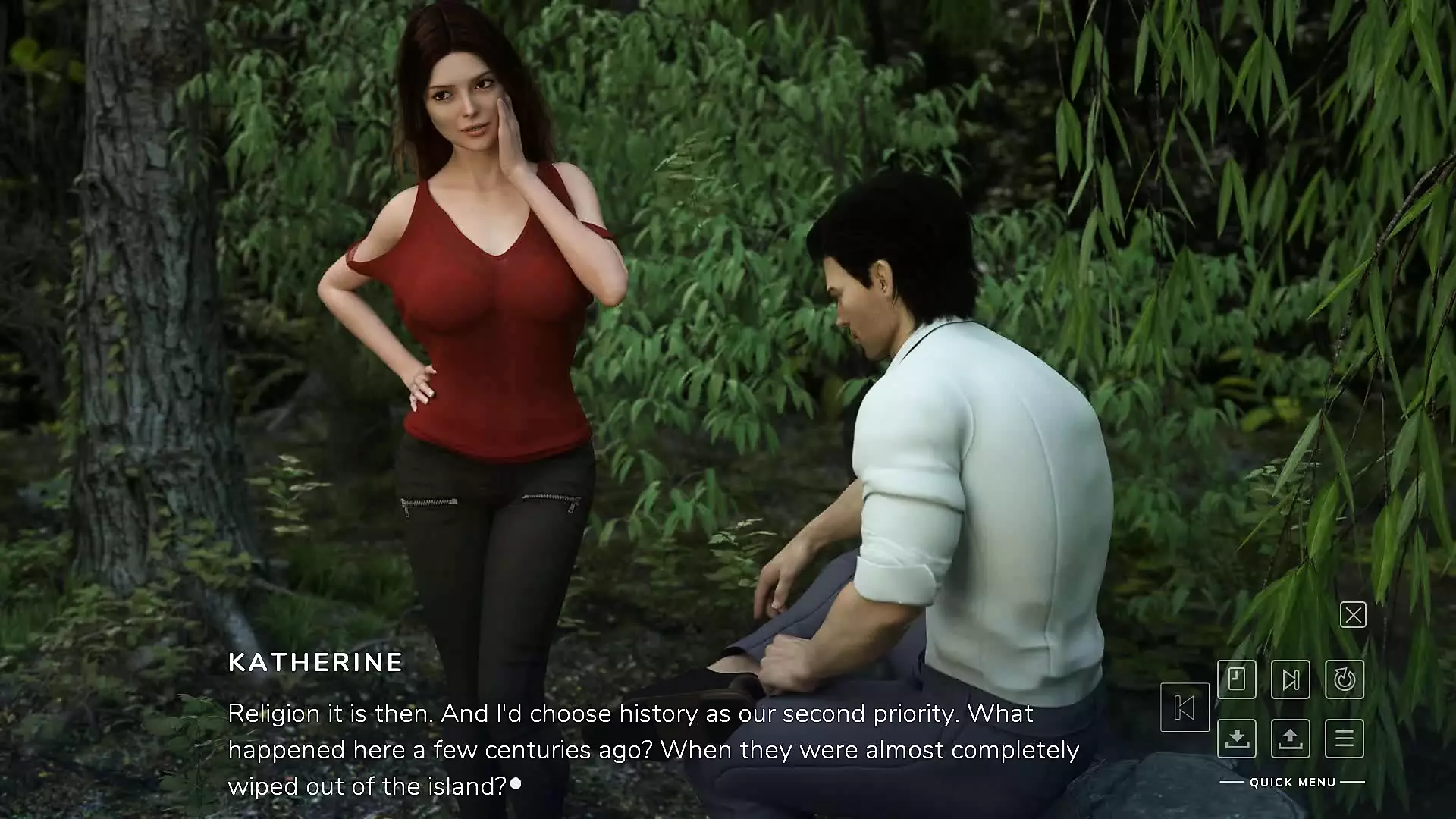This screenshot has width=1456, height=819.
Task: Open the main menu via three-lines icon
Action: (1345, 738)
